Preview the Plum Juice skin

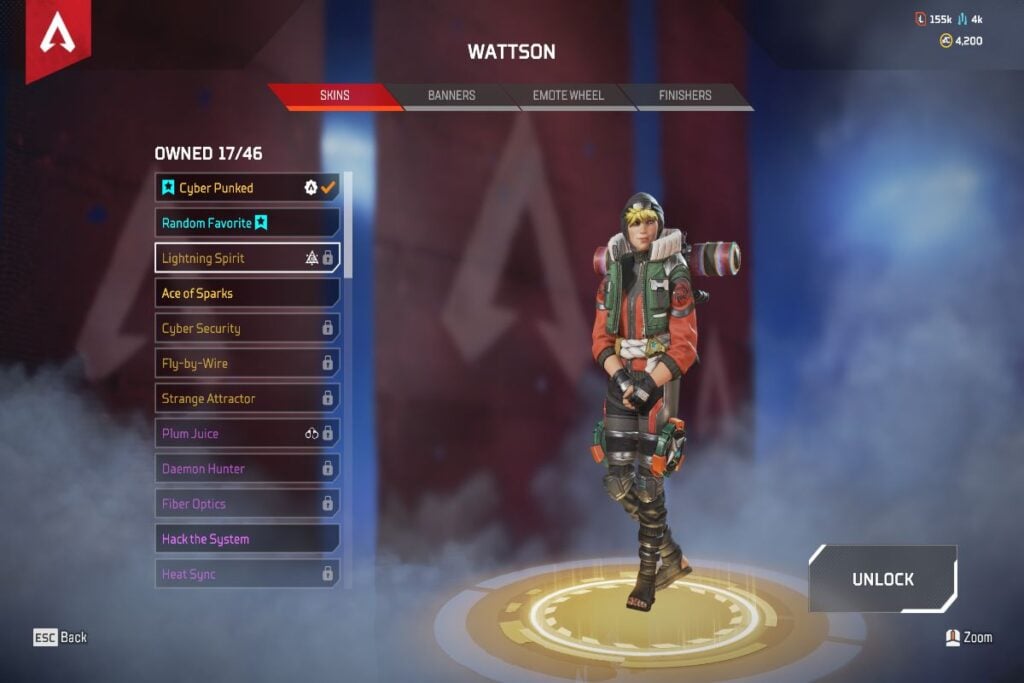coord(247,434)
